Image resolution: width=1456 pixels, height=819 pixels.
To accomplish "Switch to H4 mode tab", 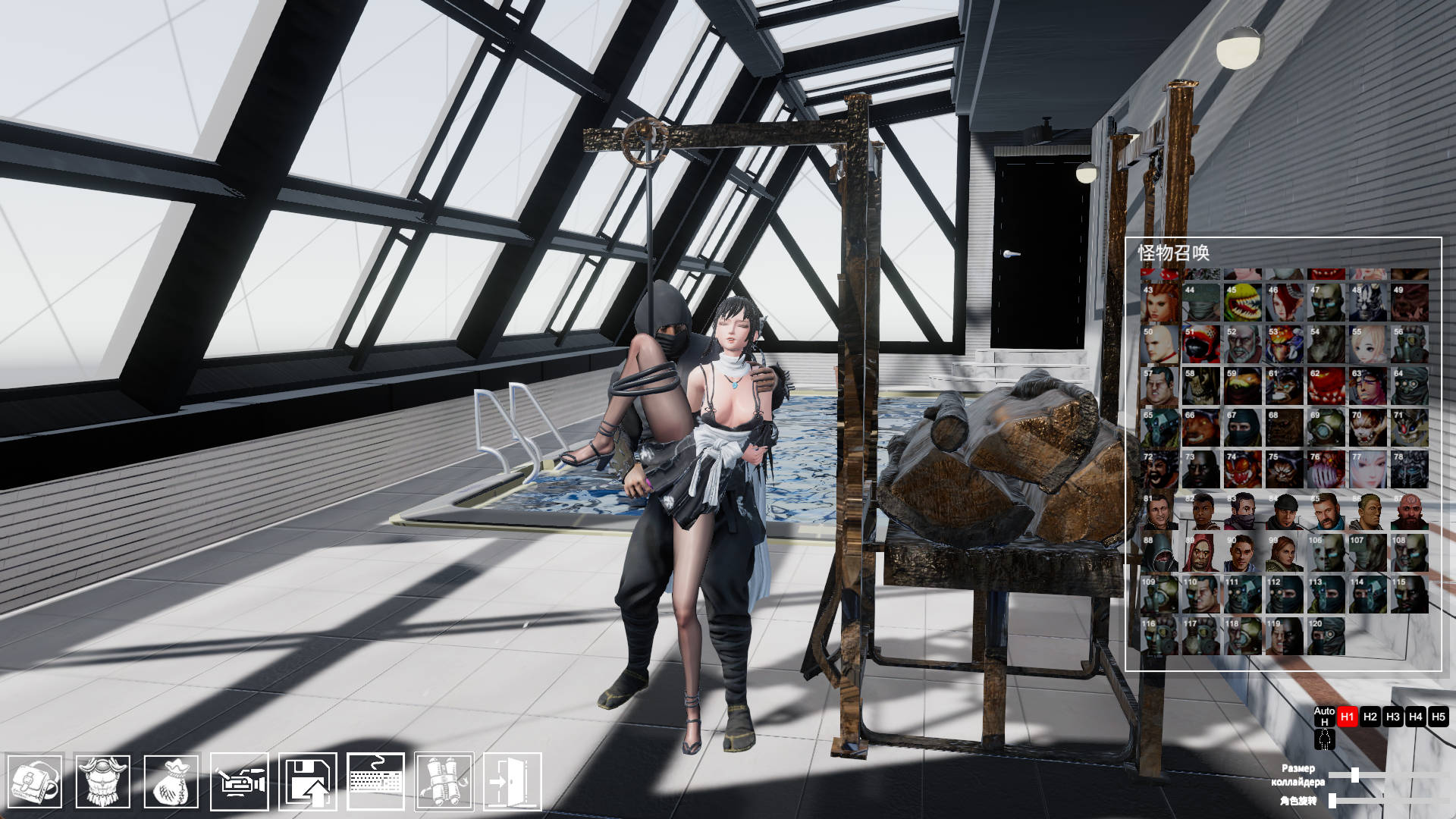I will [1417, 717].
